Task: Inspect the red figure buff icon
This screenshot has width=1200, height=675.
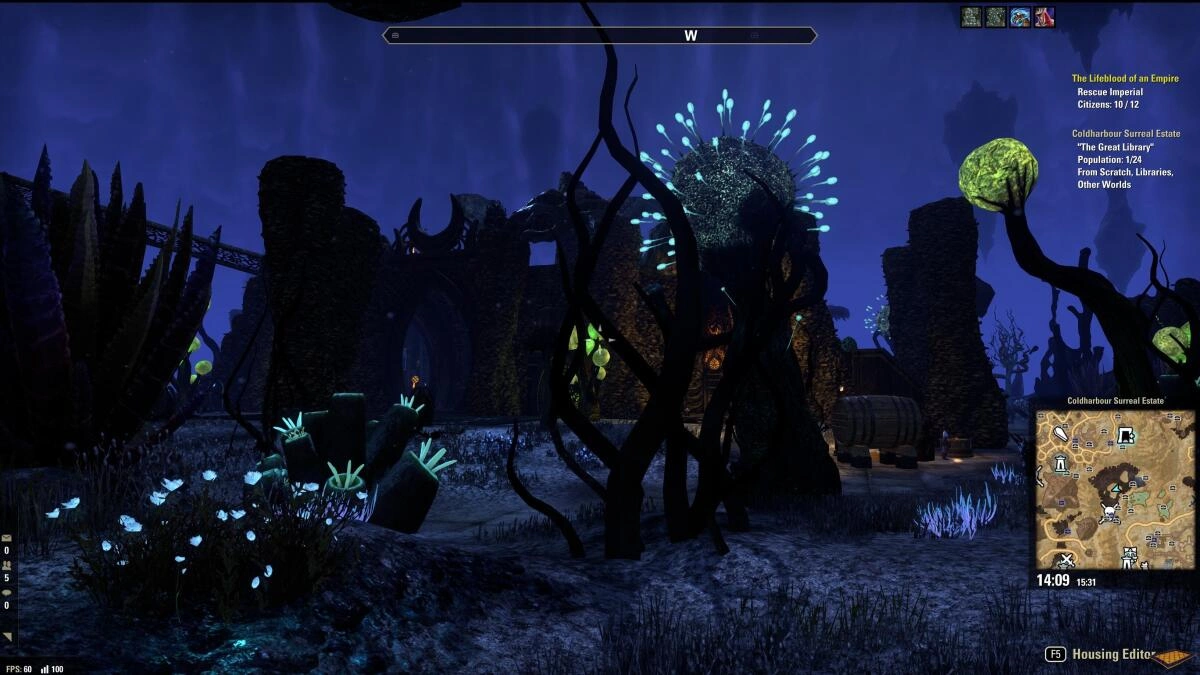Action: click(1044, 17)
